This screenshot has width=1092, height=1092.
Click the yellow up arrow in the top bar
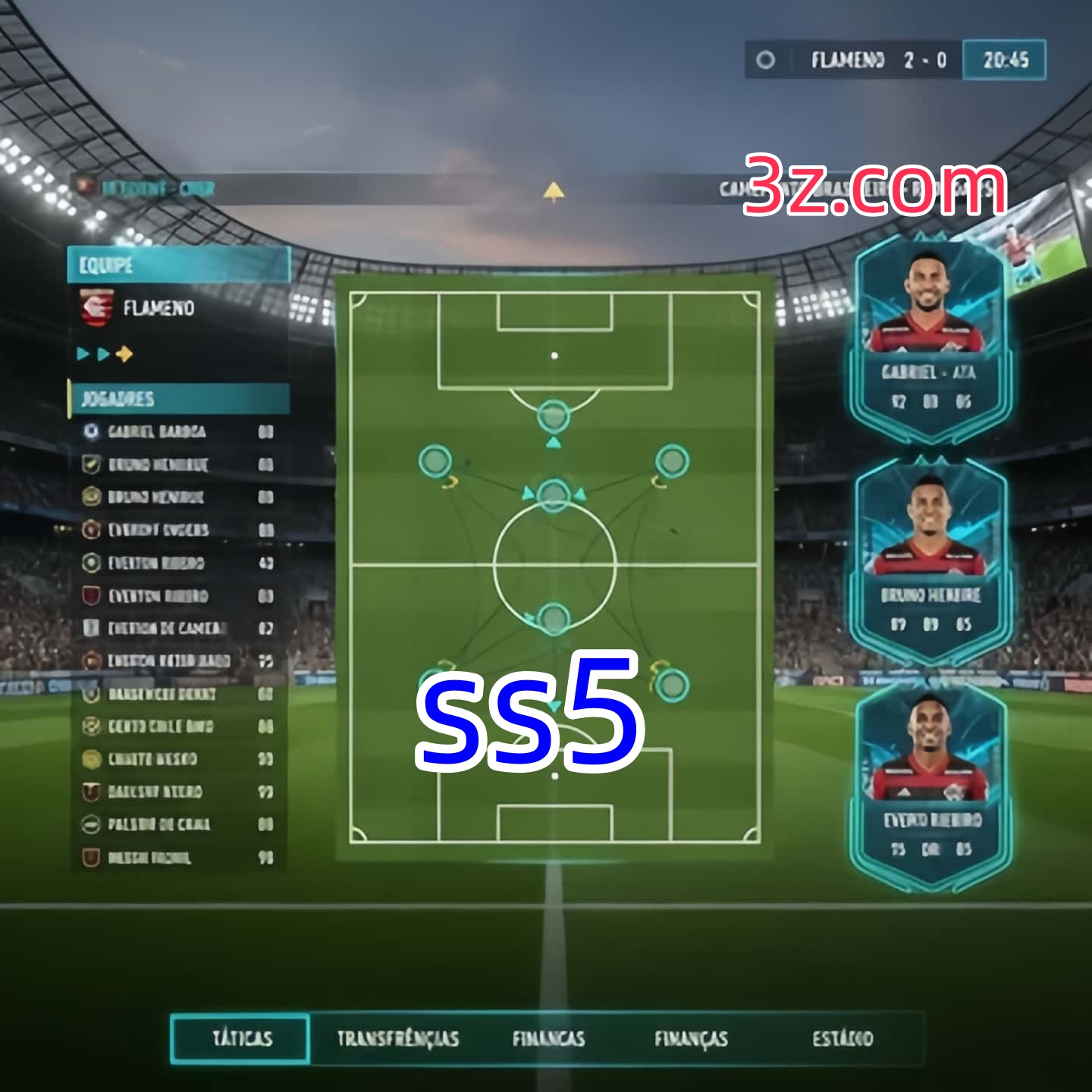click(x=554, y=191)
